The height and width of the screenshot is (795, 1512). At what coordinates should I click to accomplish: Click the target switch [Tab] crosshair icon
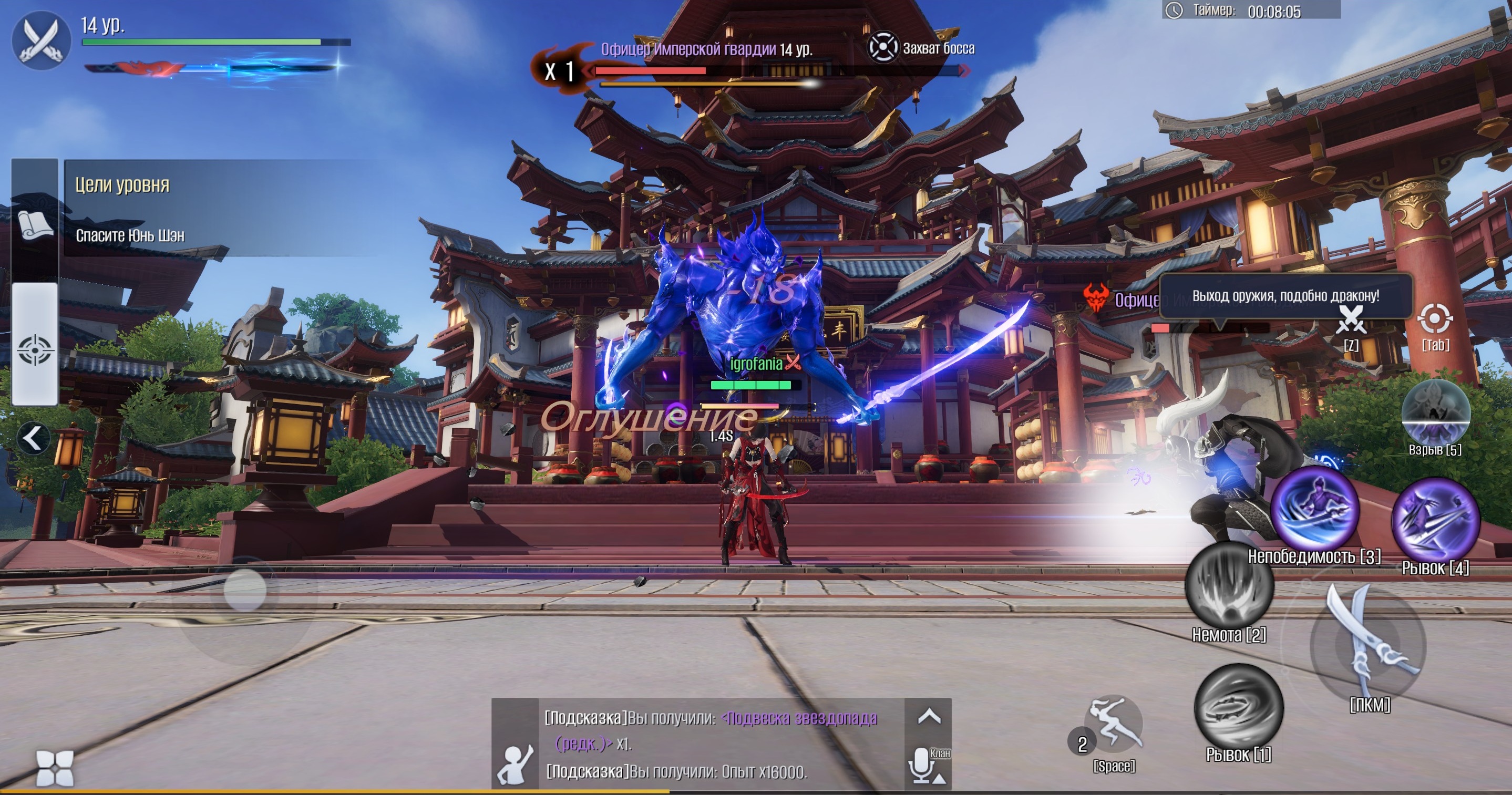click(1435, 320)
